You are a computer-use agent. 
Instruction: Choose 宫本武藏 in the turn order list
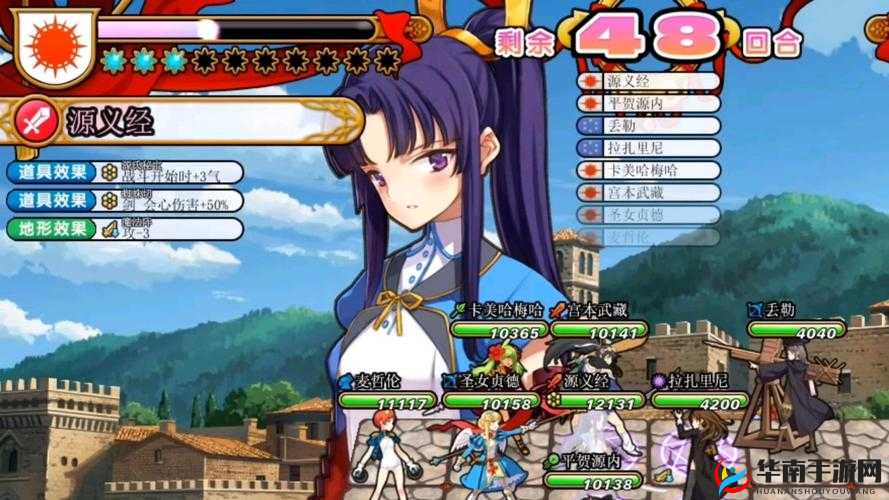coord(648,192)
